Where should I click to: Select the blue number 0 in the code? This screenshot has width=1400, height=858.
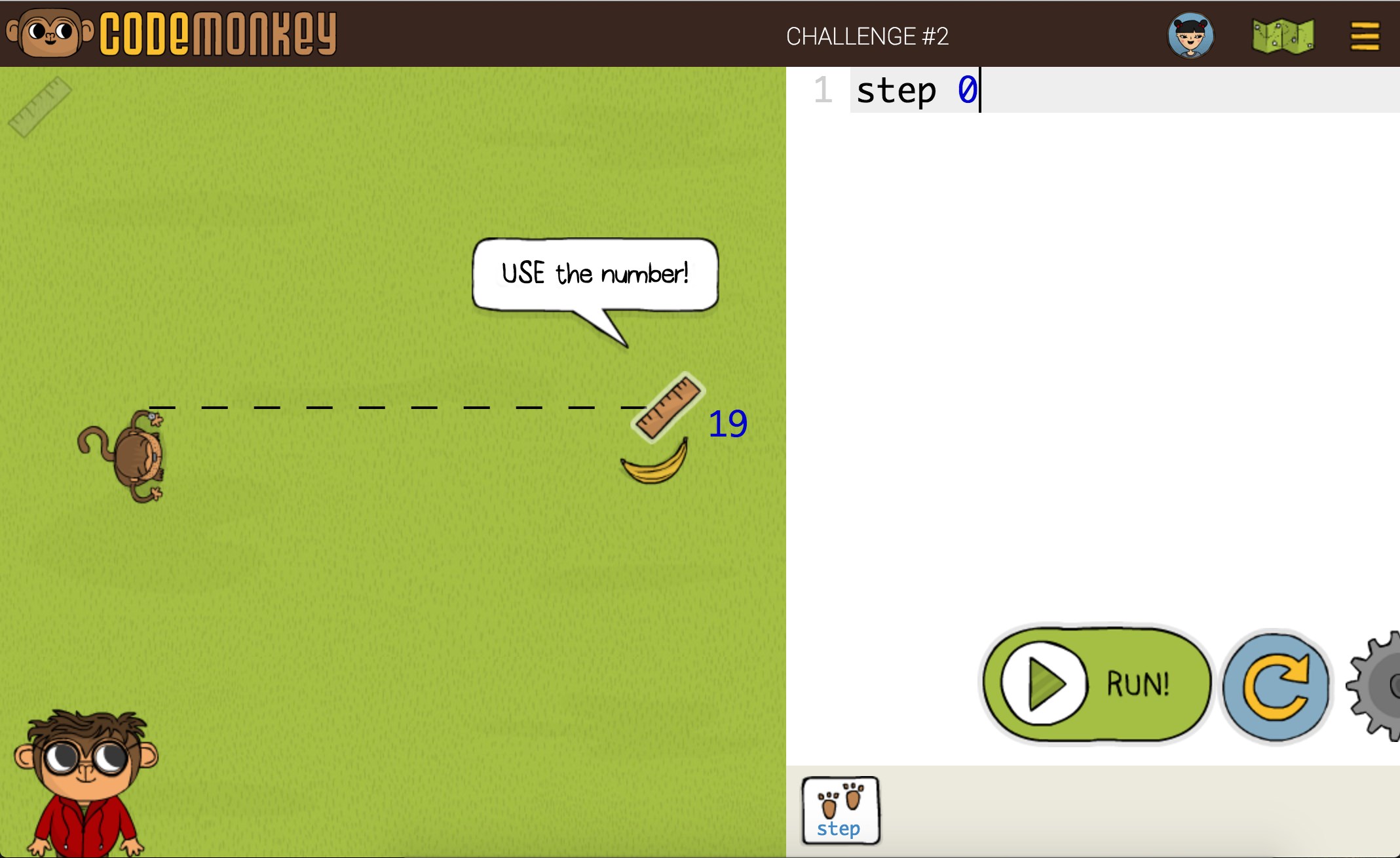[968, 90]
